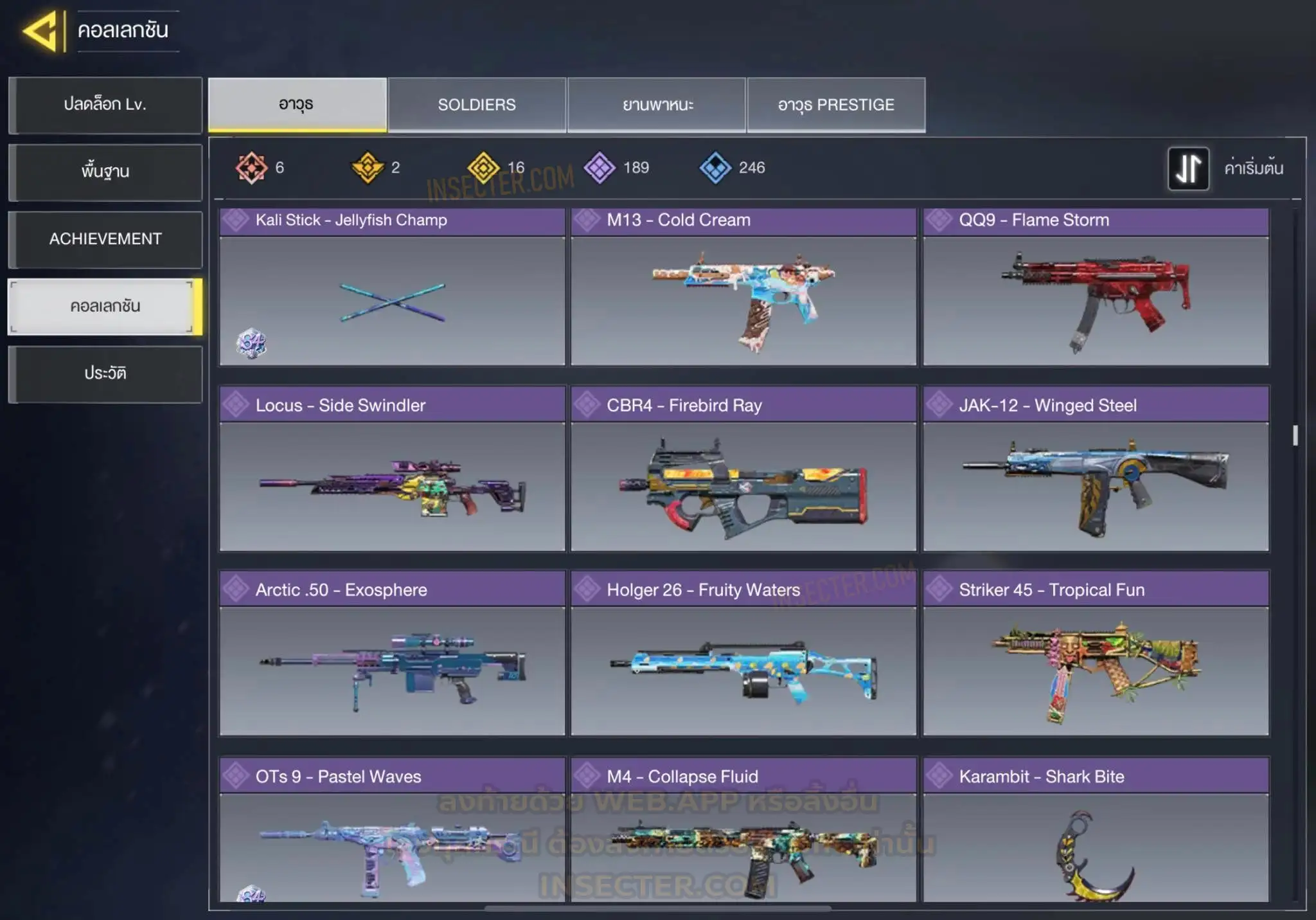Screen dimensions: 1316x920
Task: Select the พื้นฐาน menu entry
Action: click(105, 172)
